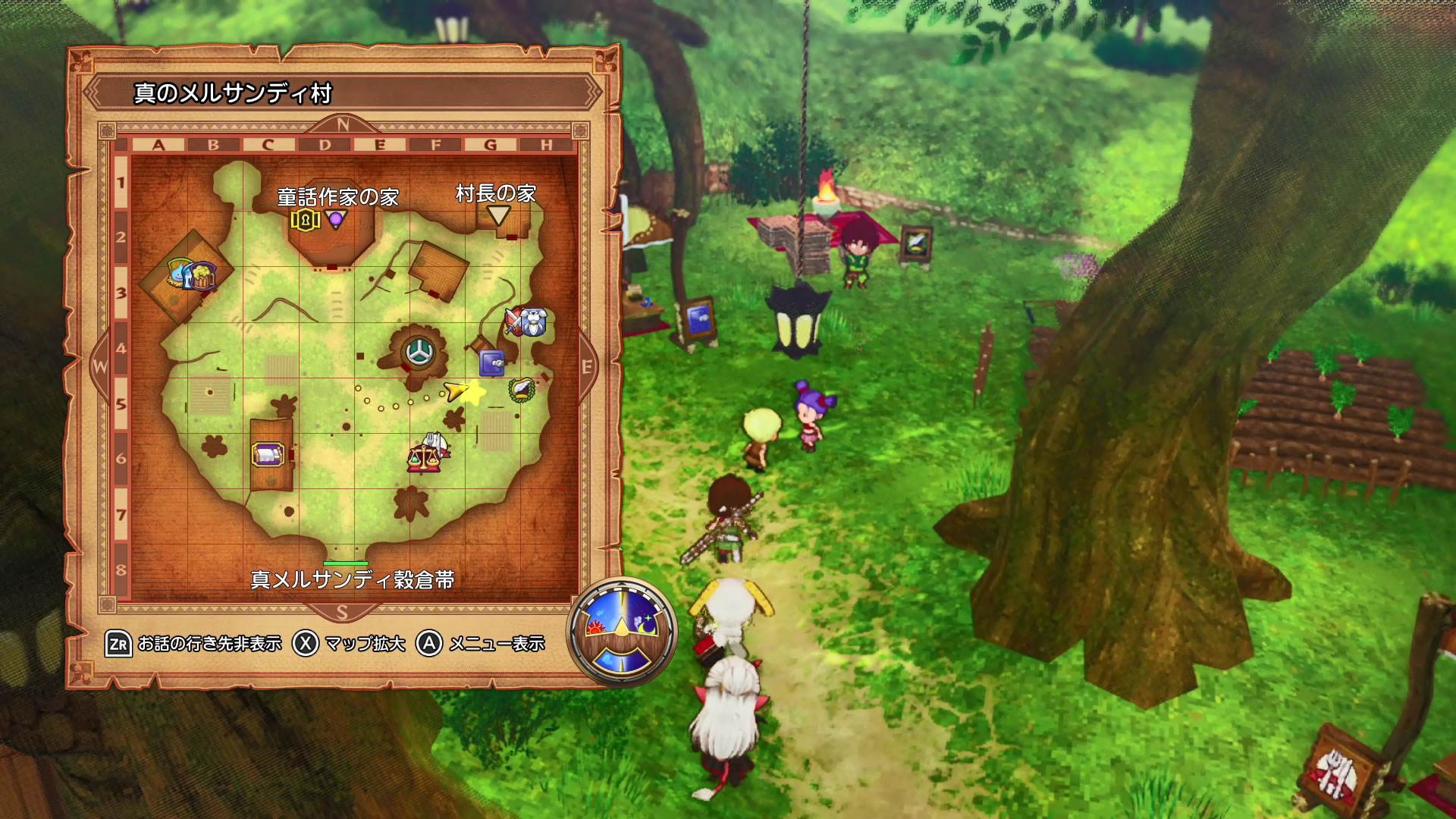Select the 童話作家の家 map label
Image resolution: width=1456 pixels, height=819 pixels.
coord(337,197)
